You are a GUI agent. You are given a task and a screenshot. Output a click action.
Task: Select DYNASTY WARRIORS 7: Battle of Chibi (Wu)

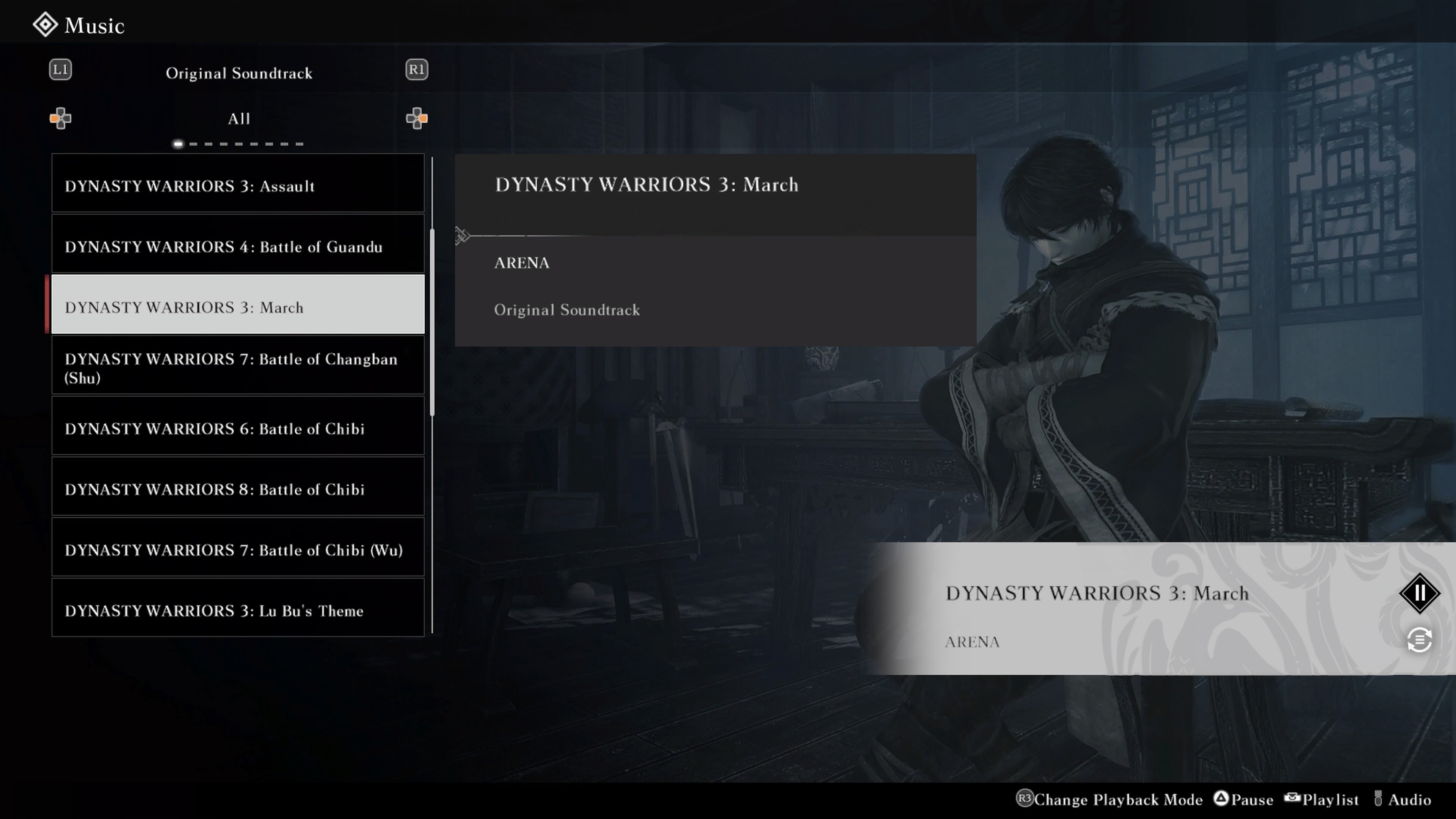(x=237, y=549)
